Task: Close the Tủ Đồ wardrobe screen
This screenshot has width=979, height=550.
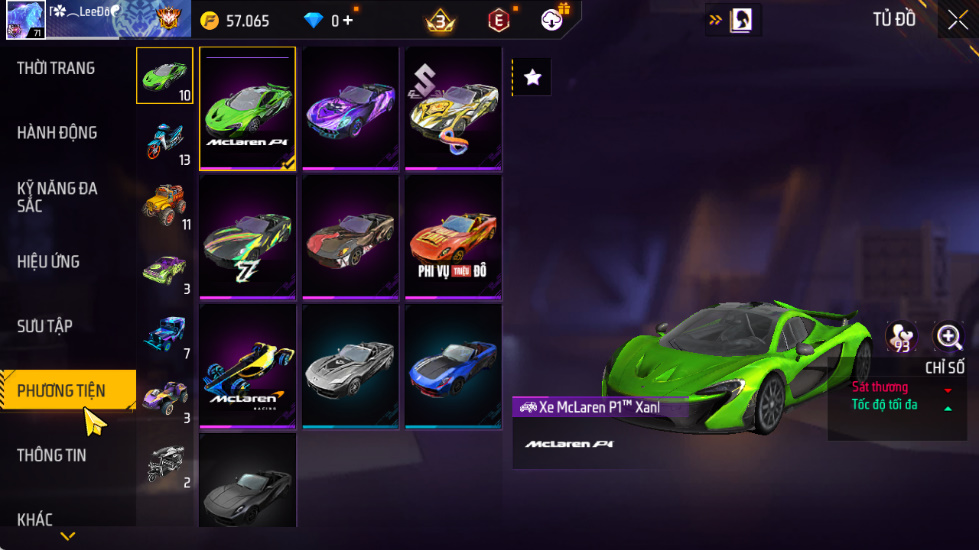Action: pyautogui.click(x=957, y=21)
